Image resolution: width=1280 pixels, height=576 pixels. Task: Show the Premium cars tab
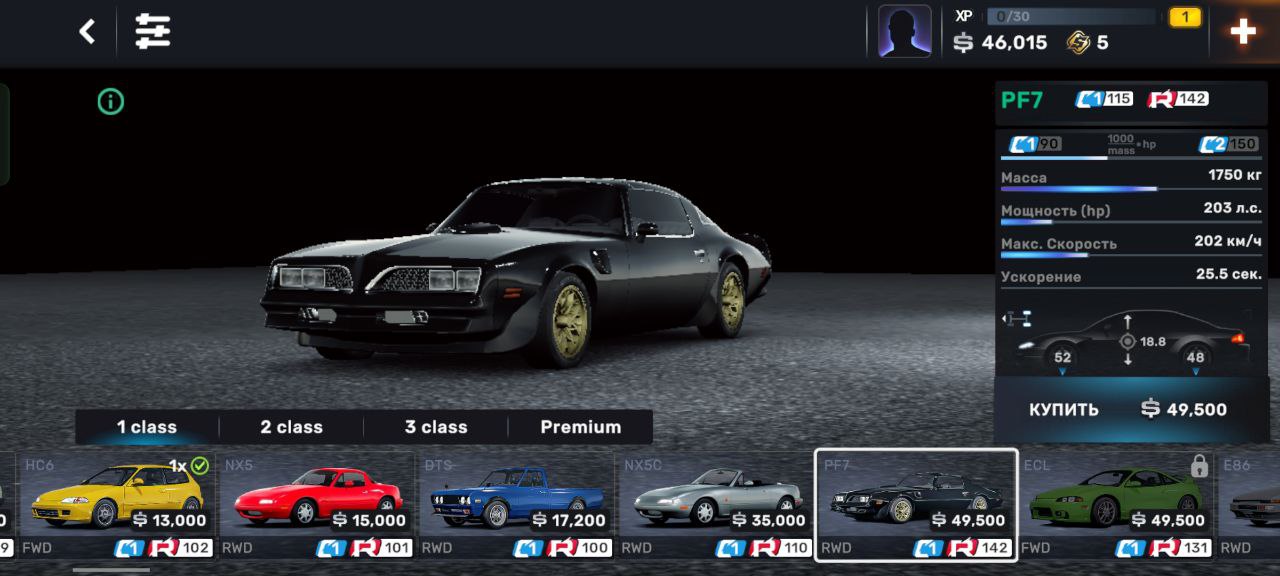click(580, 427)
